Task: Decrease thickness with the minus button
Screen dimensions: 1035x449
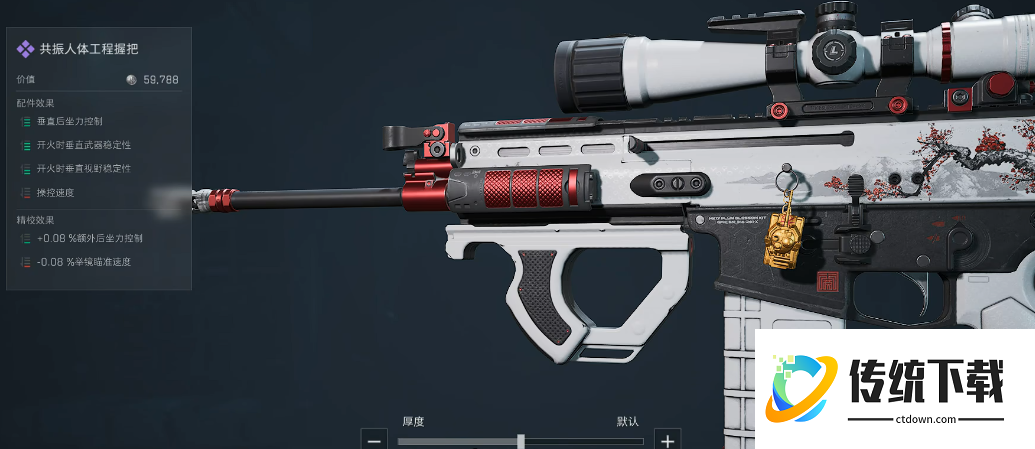Action: 374,439
